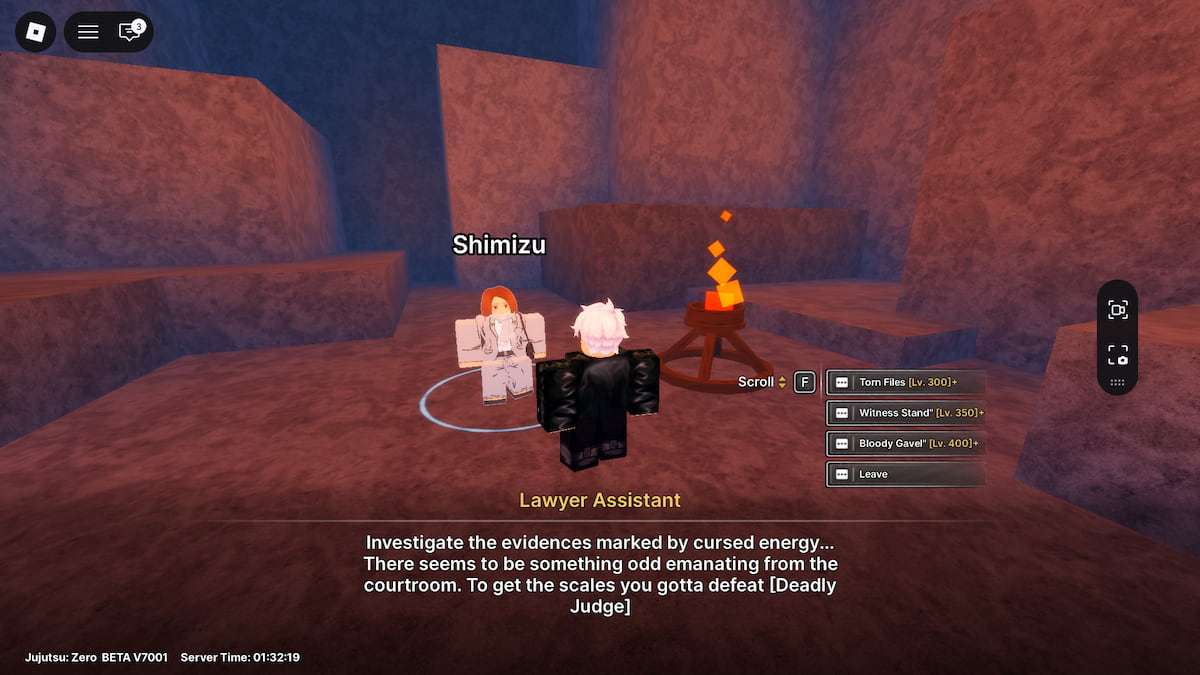The width and height of the screenshot is (1200, 675).
Task: Pick the Bloody Gavel quest option
Action: pyautogui.click(x=906, y=443)
